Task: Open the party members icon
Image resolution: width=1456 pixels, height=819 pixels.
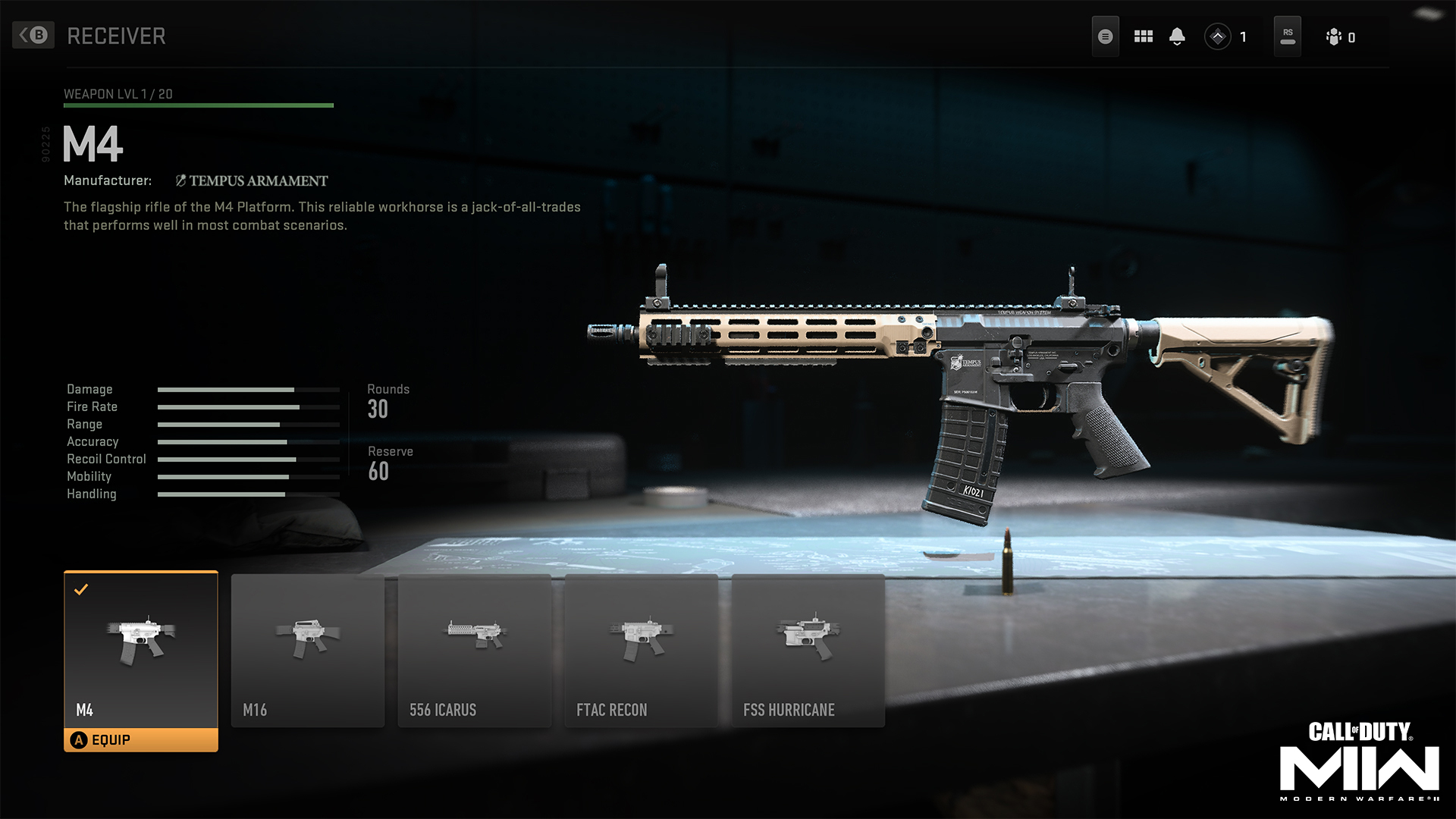Action: [1332, 36]
